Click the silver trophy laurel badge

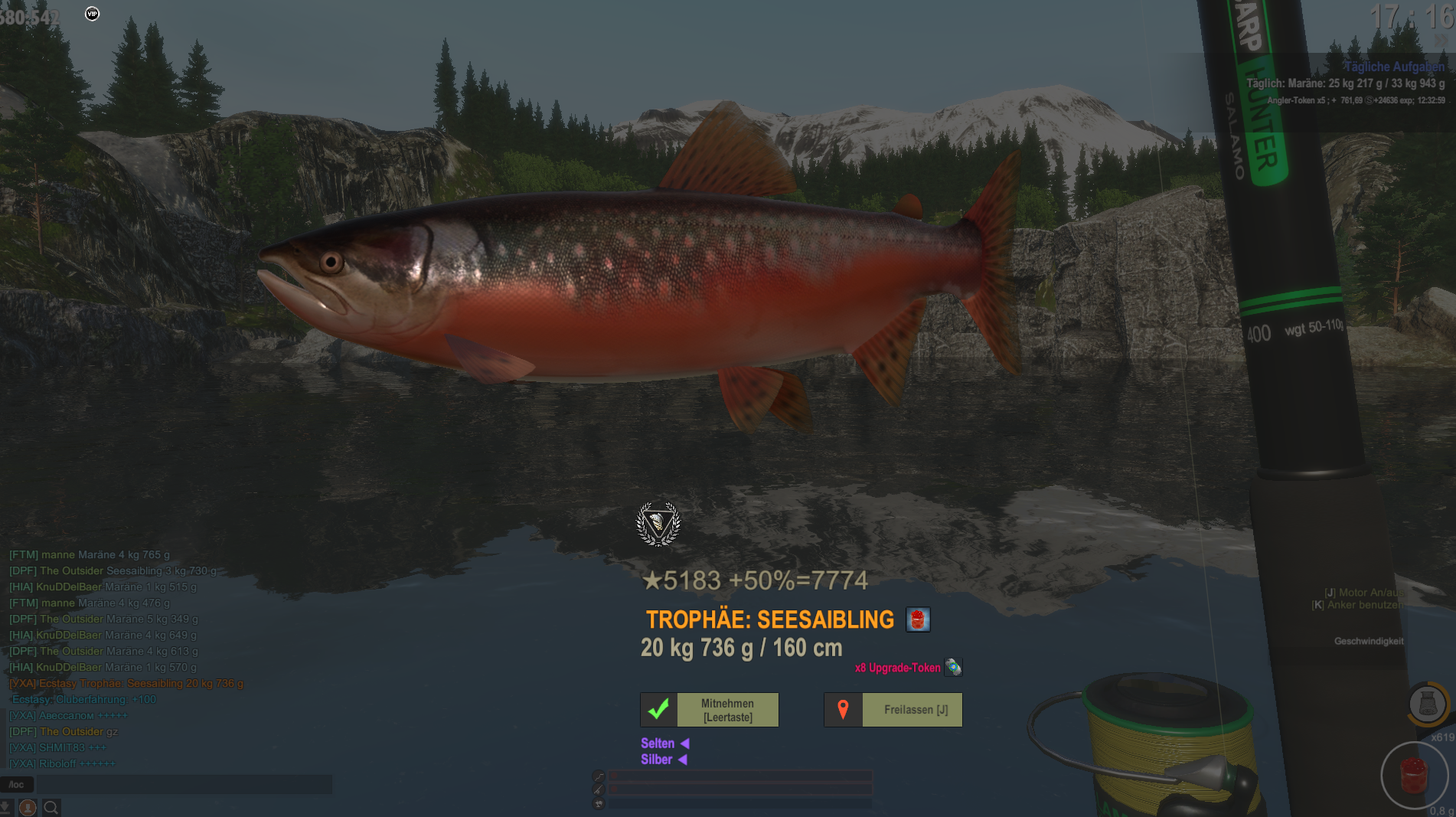pyautogui.click(x=658, y=524)
